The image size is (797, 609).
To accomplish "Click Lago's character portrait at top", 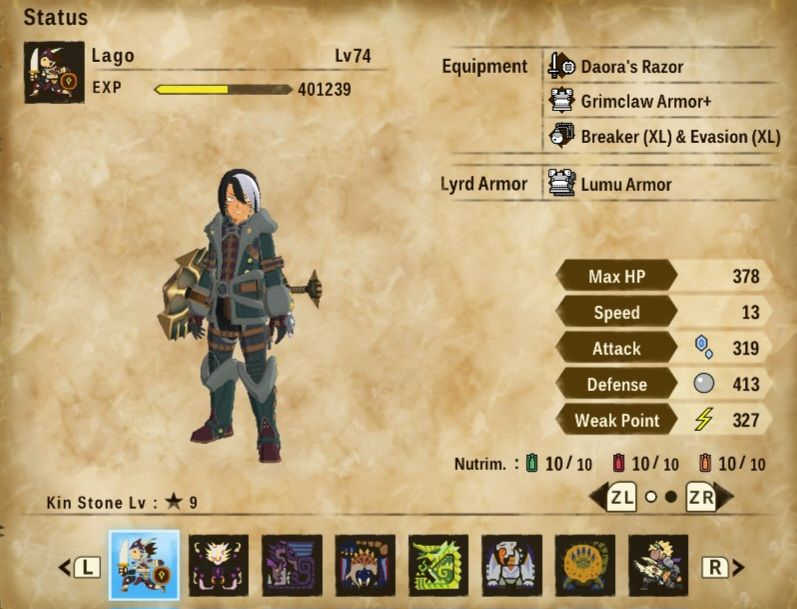I will pyautogui.click(x=54, y=72).
